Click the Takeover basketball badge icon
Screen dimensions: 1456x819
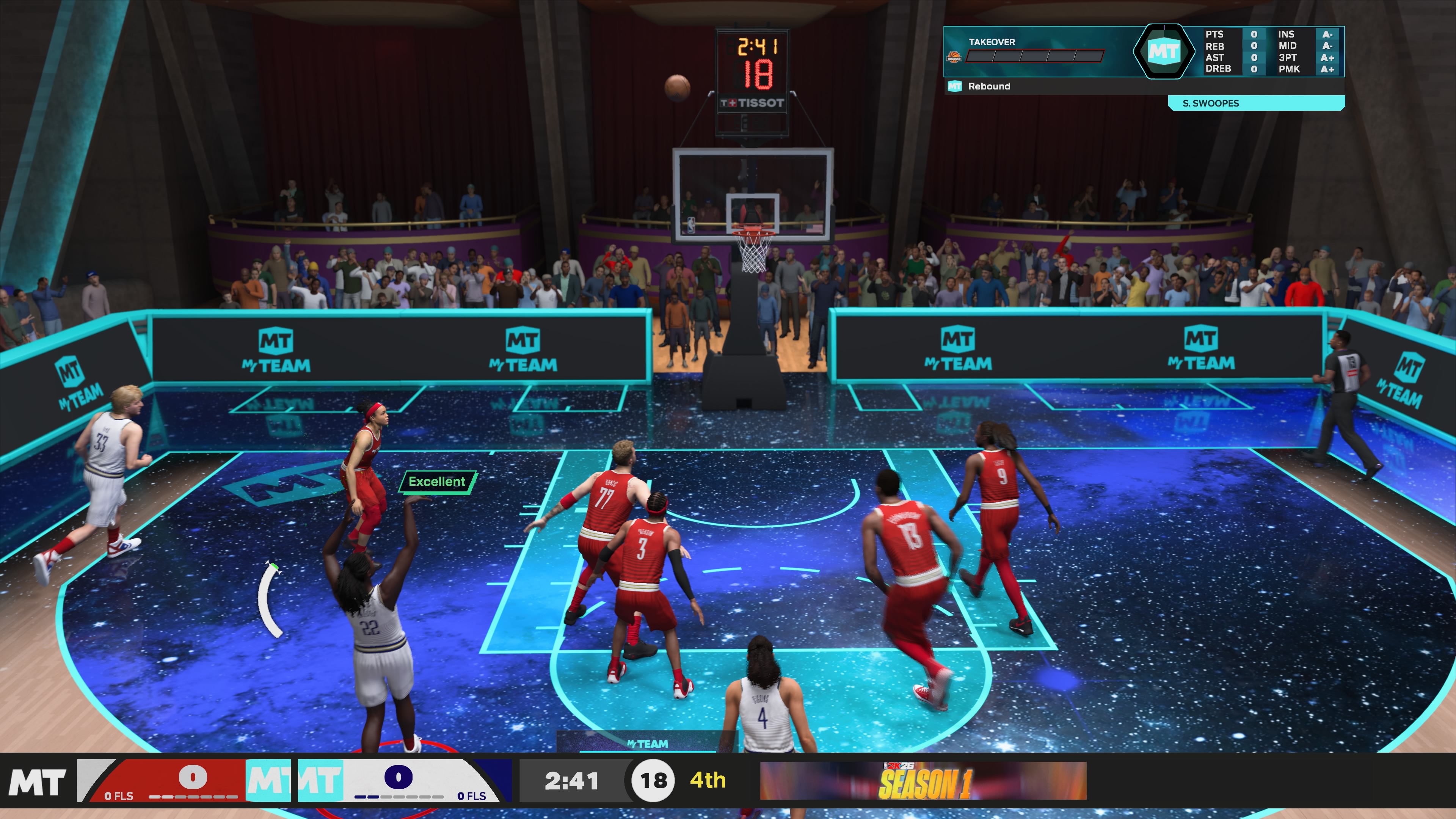954,57
